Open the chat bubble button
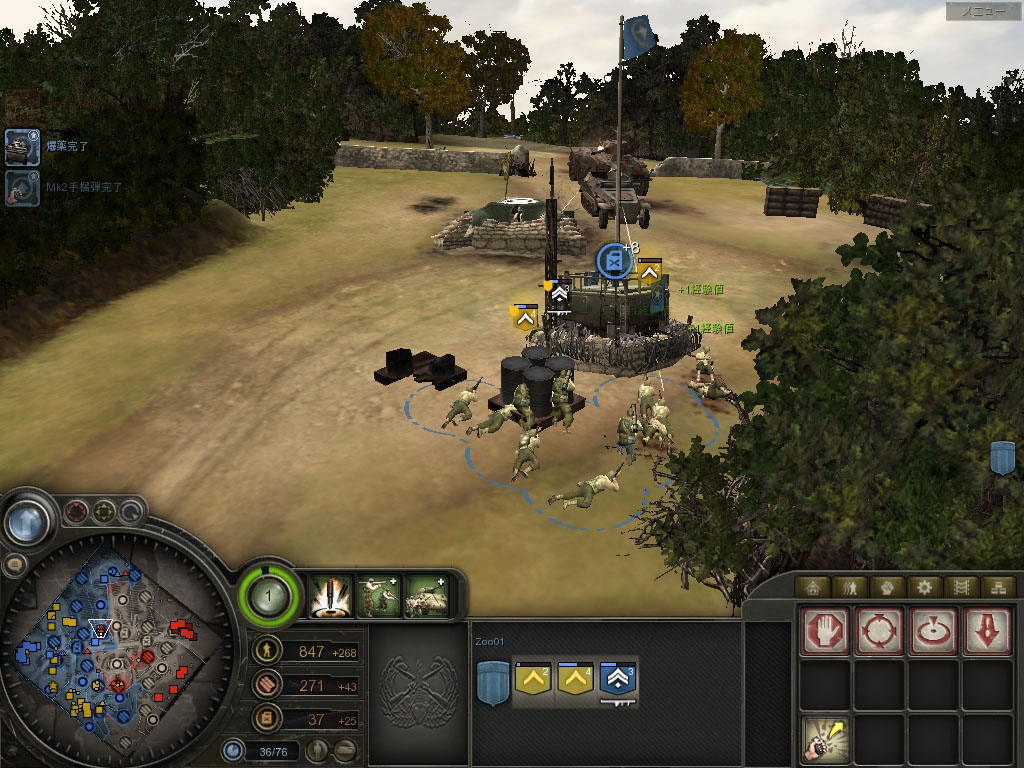 tap(14, 565)
